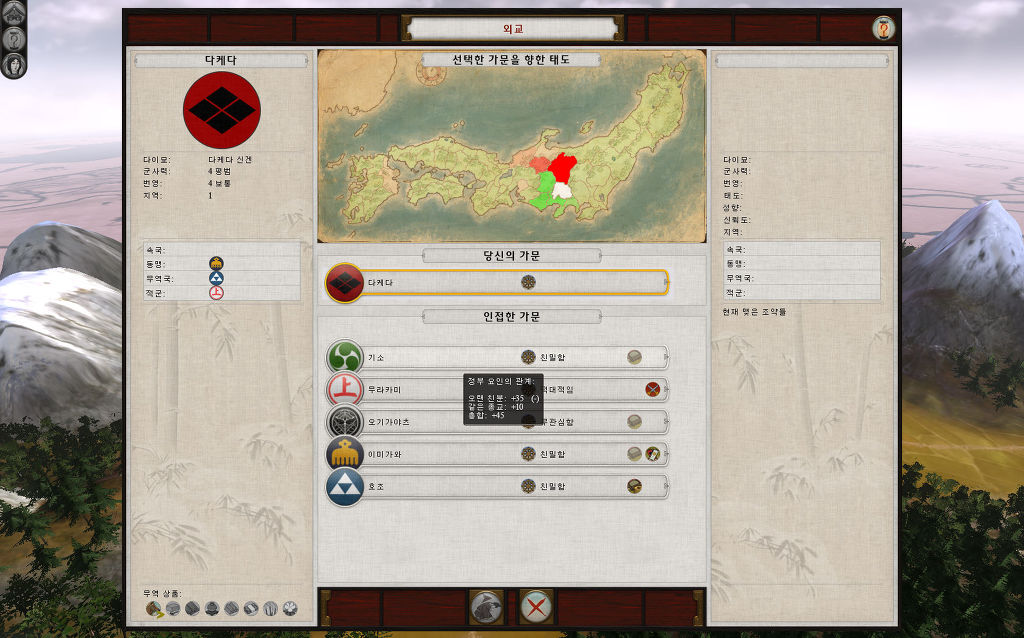The height and width of the screenshot is (638, 1024).
Task: Select the first trade goods icon with arrow
Action: pyautogui.click(x=153, y=608)
